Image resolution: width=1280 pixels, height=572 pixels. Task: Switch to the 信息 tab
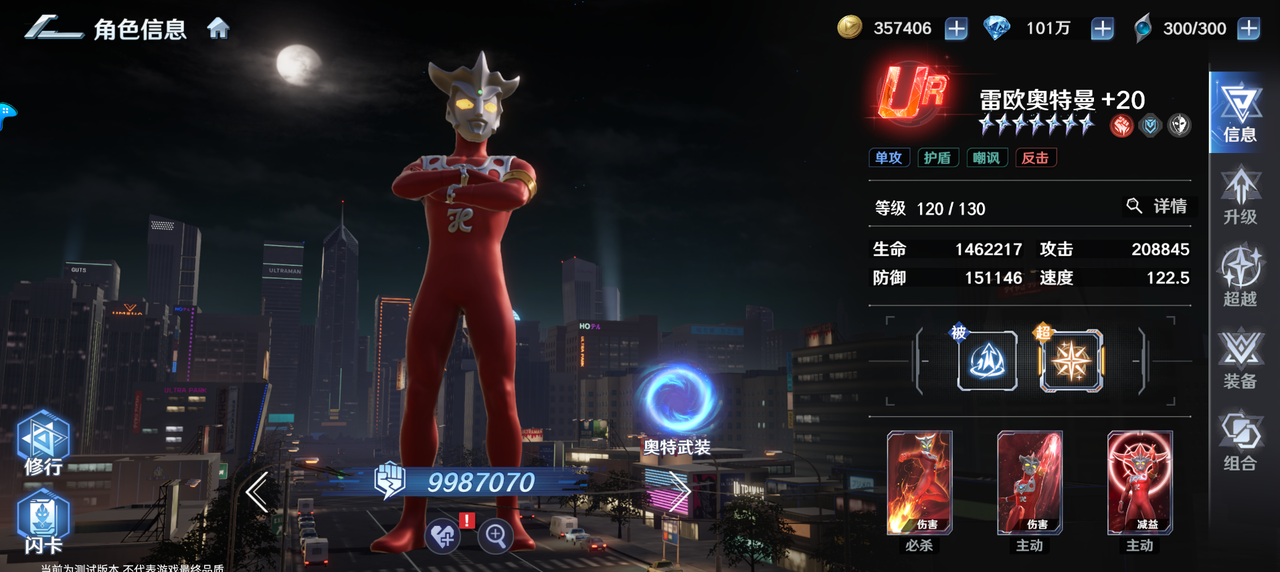pos(1240,112)
